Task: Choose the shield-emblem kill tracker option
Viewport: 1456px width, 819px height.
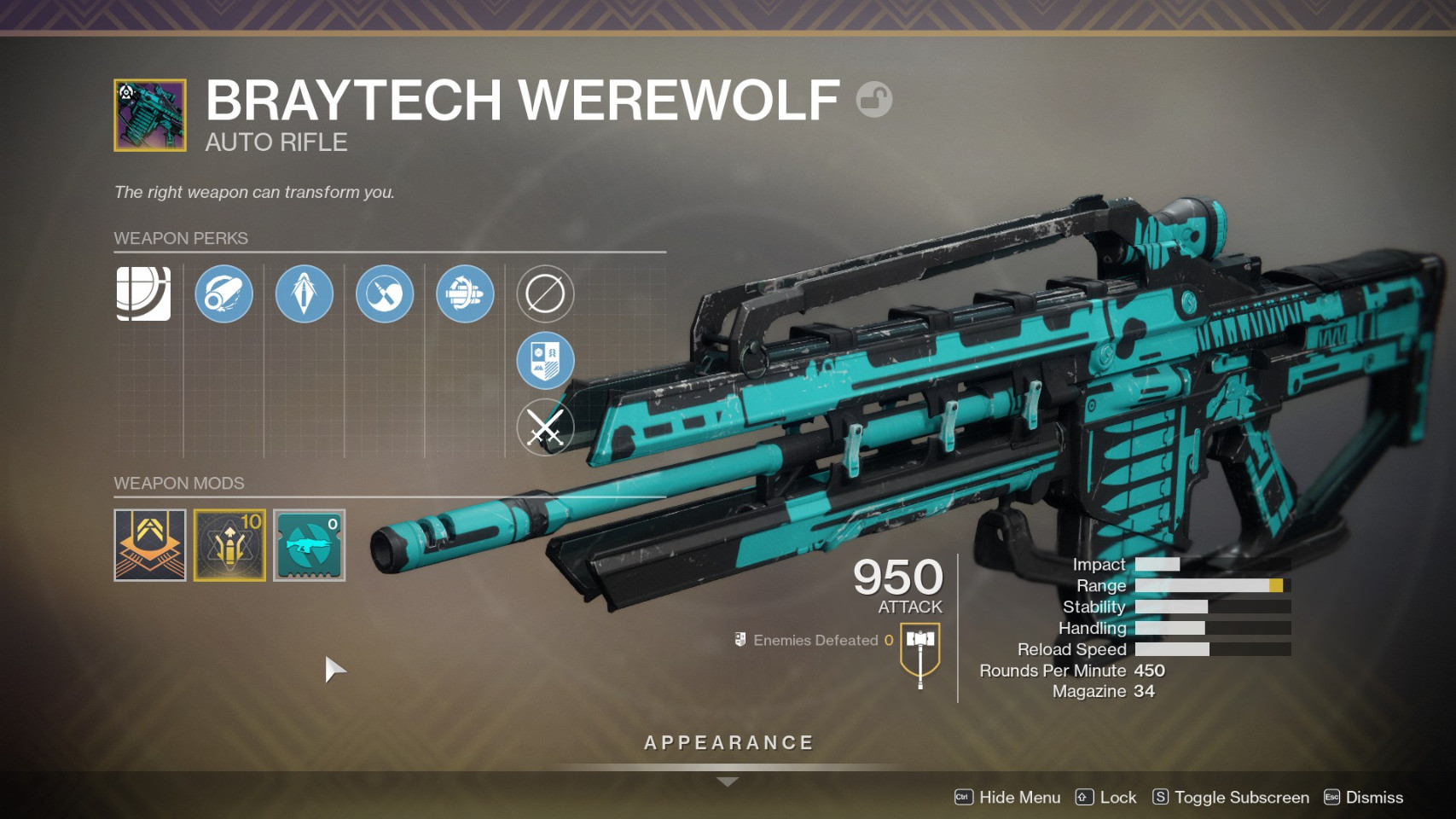Action: [545, 360]
